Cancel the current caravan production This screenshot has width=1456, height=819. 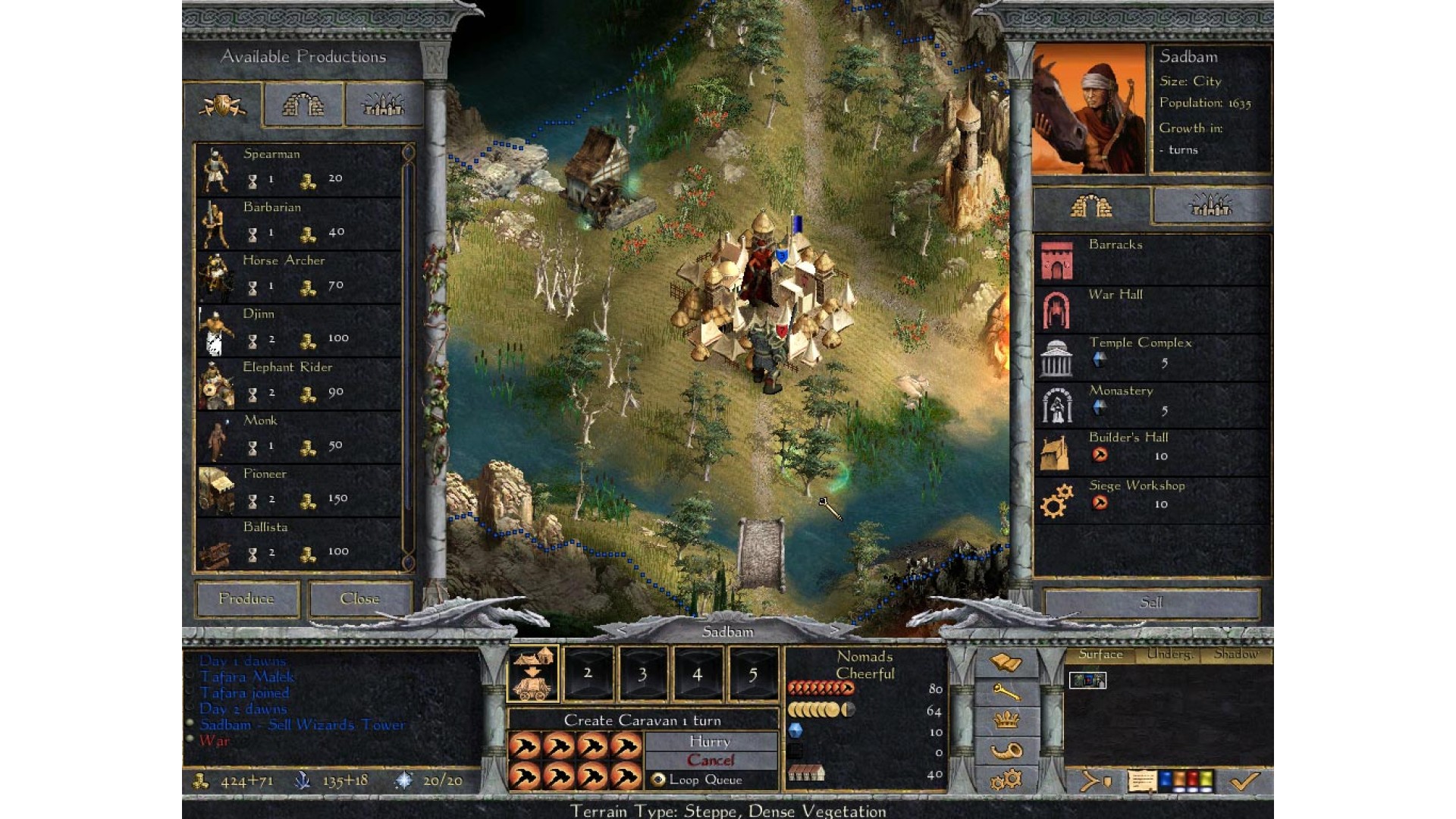point(711,761)
